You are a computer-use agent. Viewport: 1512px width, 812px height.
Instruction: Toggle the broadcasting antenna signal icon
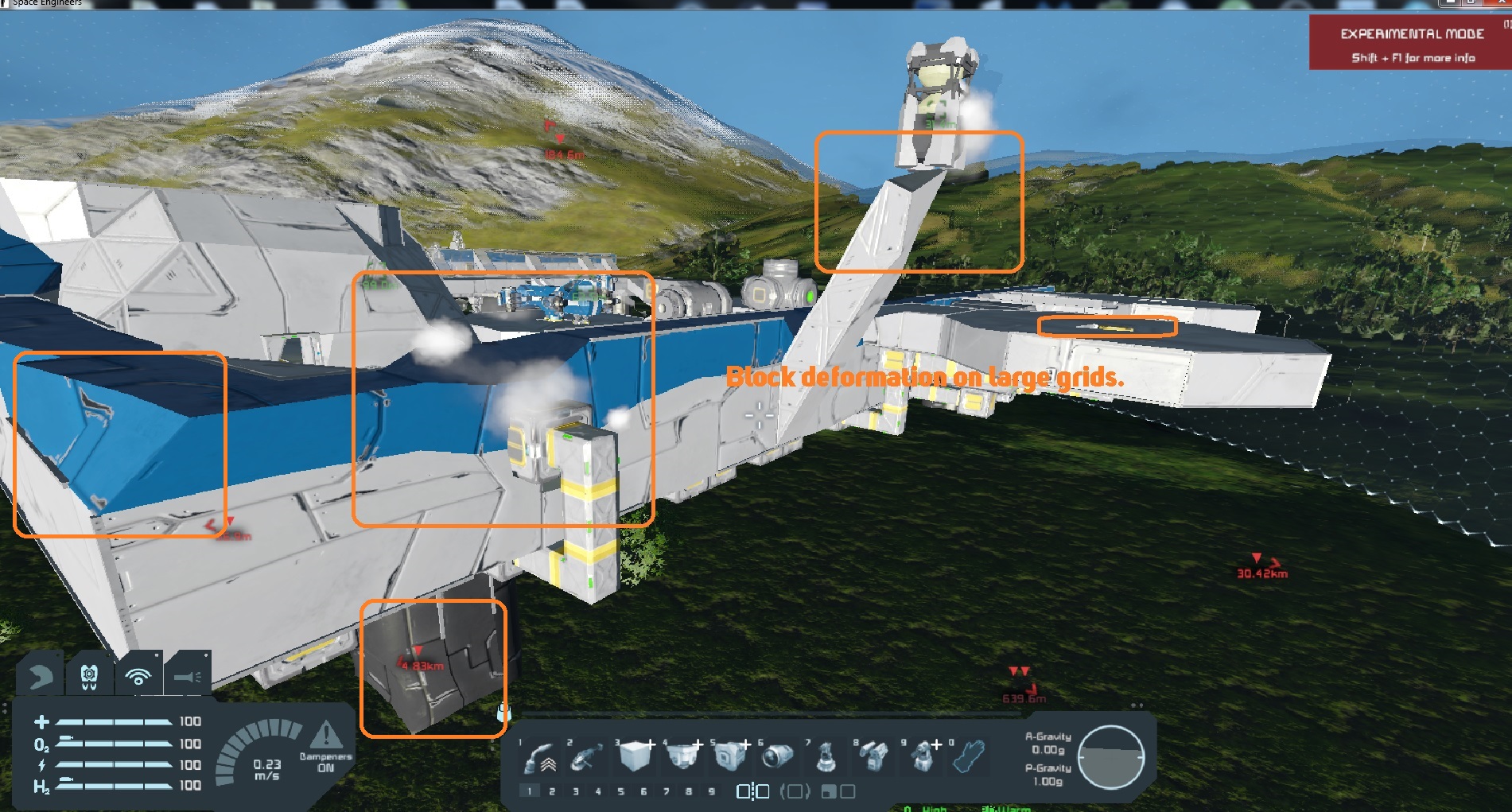point(138,677)
